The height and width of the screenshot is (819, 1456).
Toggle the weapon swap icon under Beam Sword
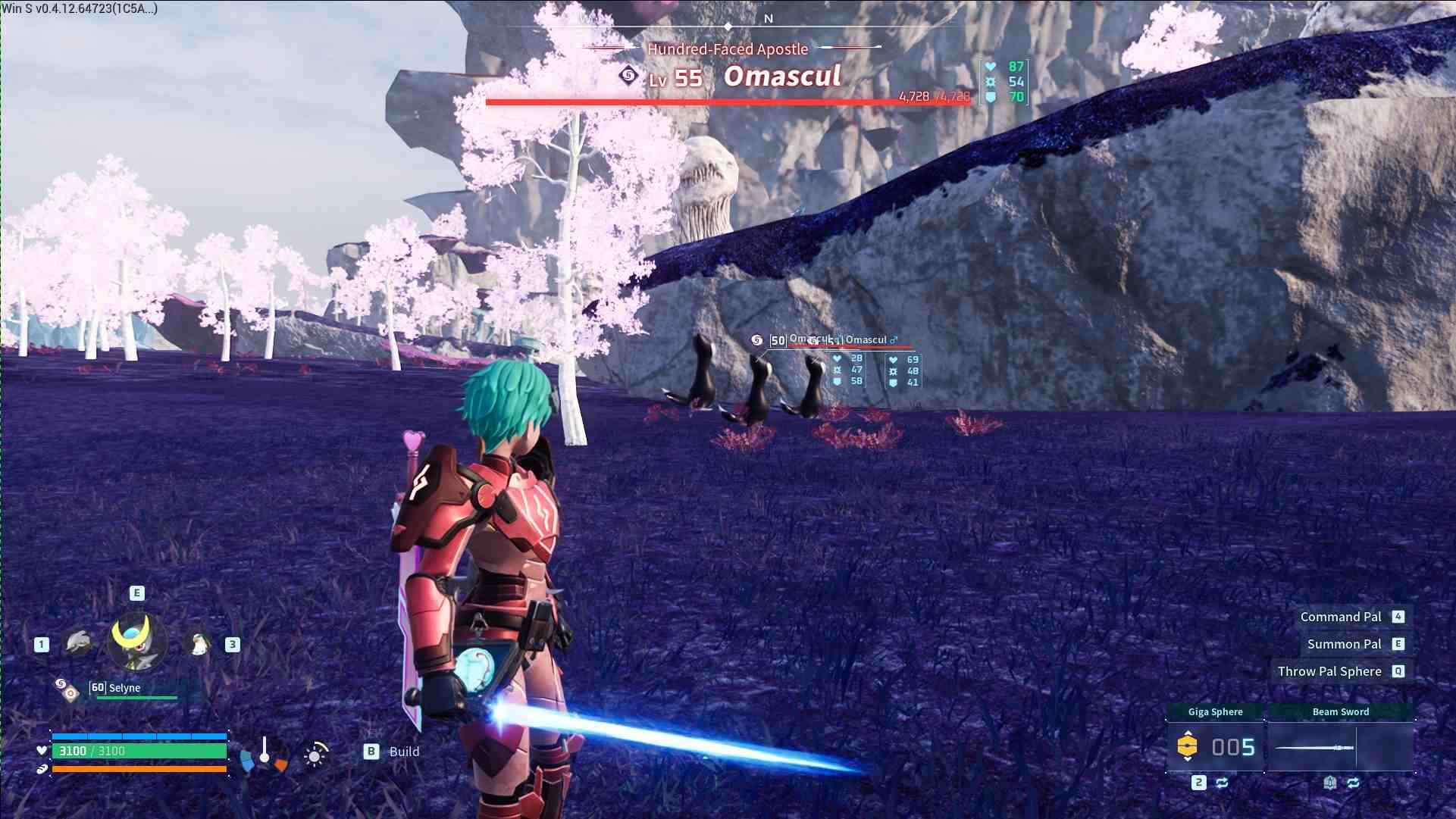tap(1354, 783)
